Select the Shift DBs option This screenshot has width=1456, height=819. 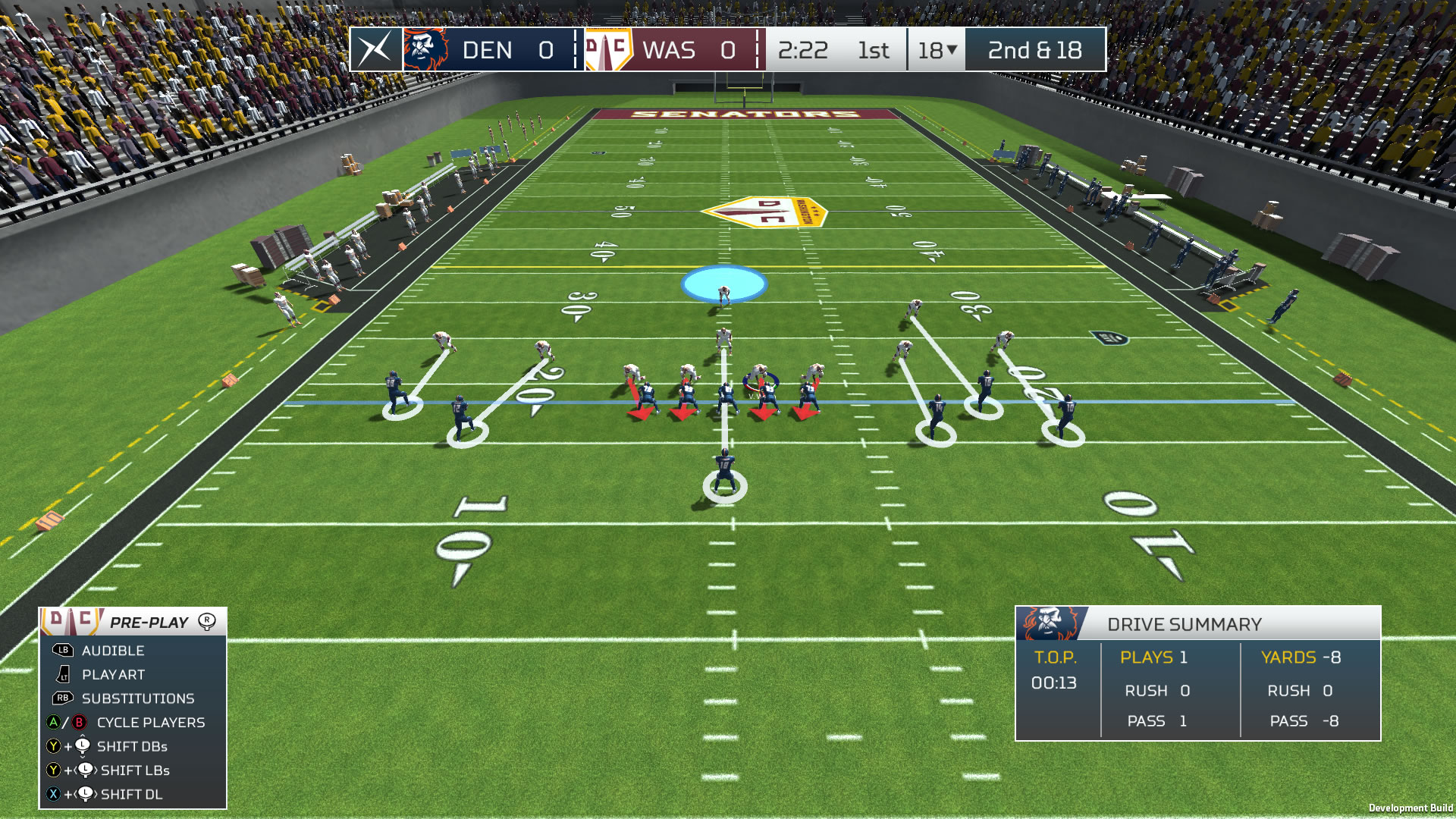click(x=132, y=747)
